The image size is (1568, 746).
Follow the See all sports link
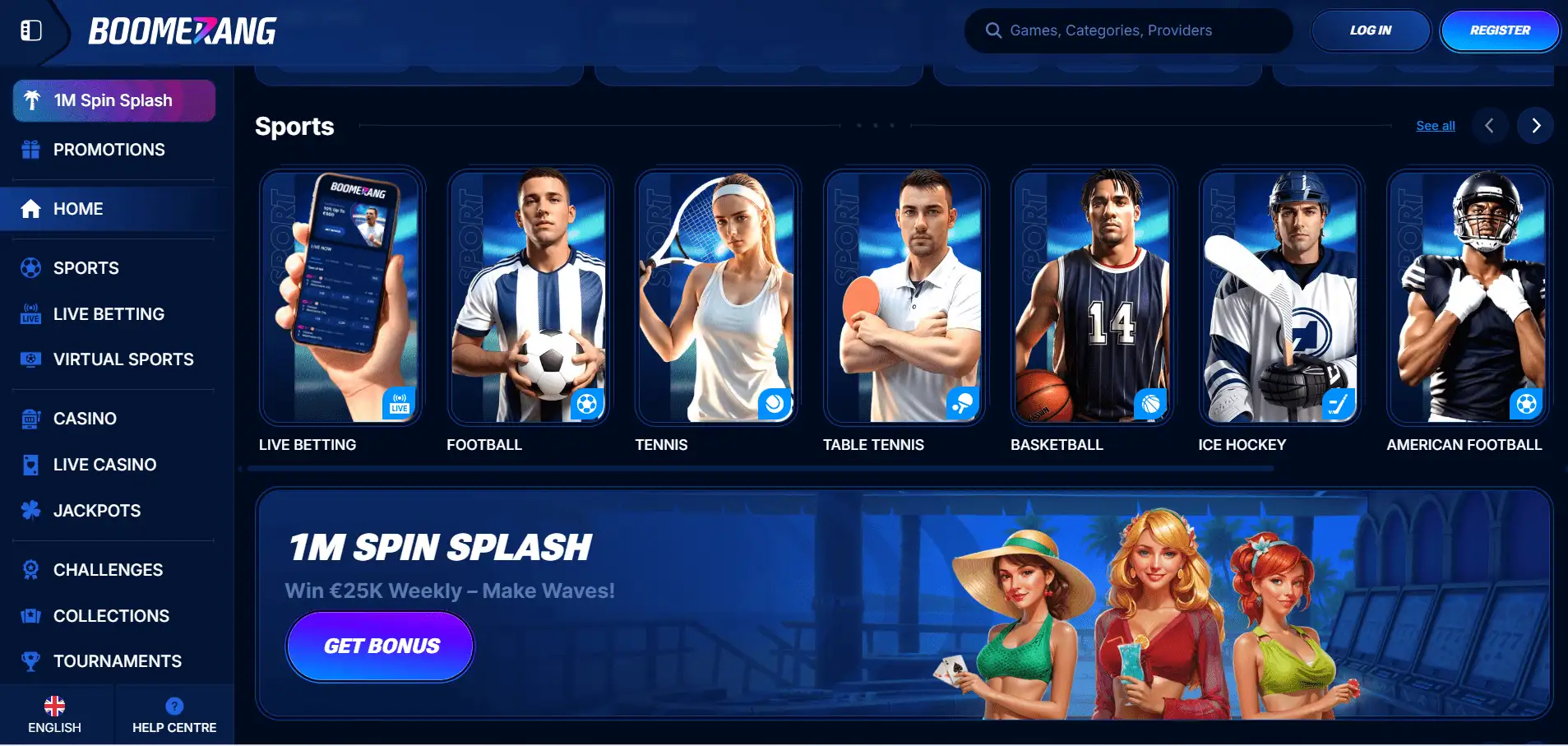tap(1435, 126)
